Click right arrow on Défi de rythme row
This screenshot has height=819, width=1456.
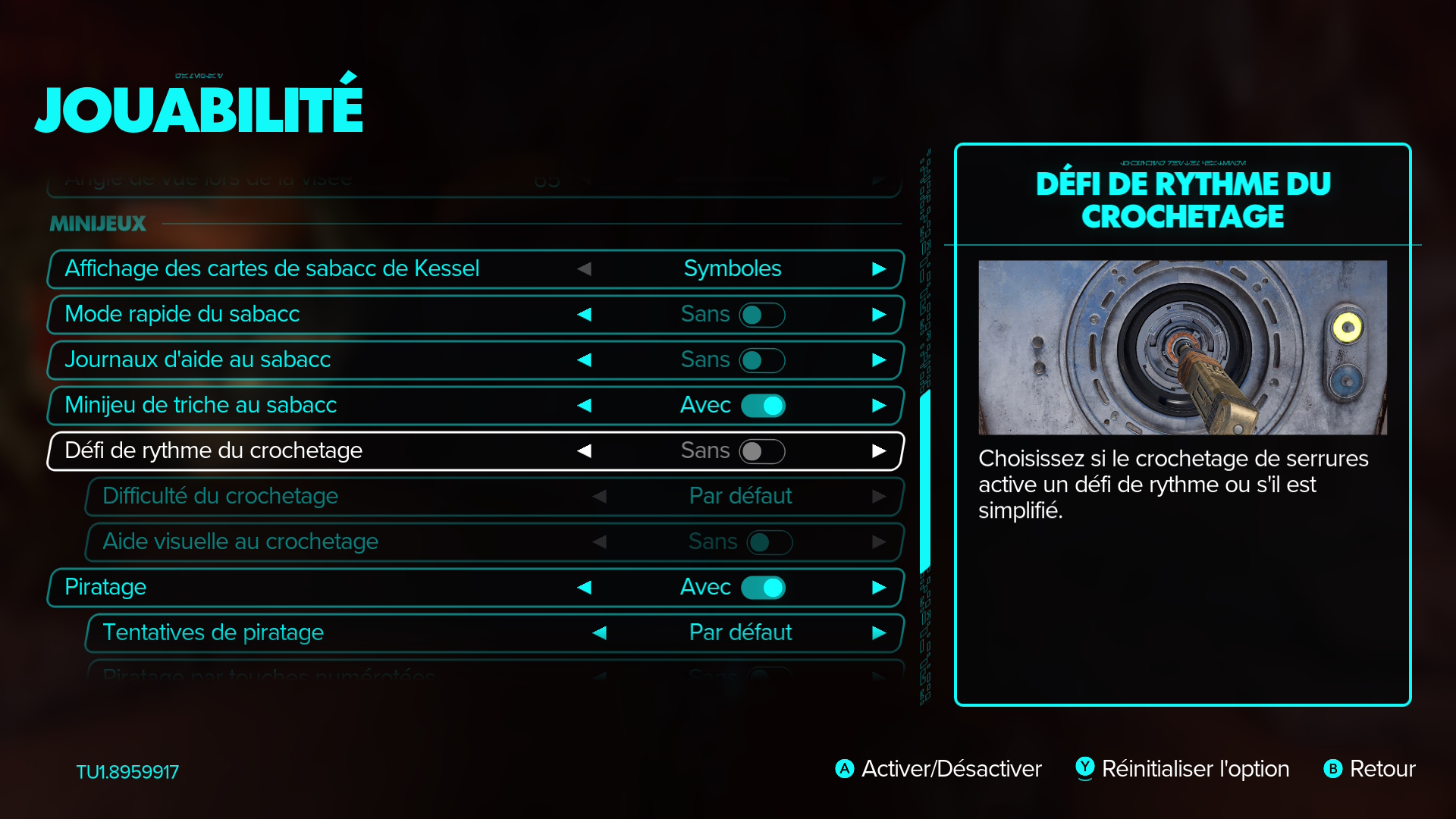[879, 451]
